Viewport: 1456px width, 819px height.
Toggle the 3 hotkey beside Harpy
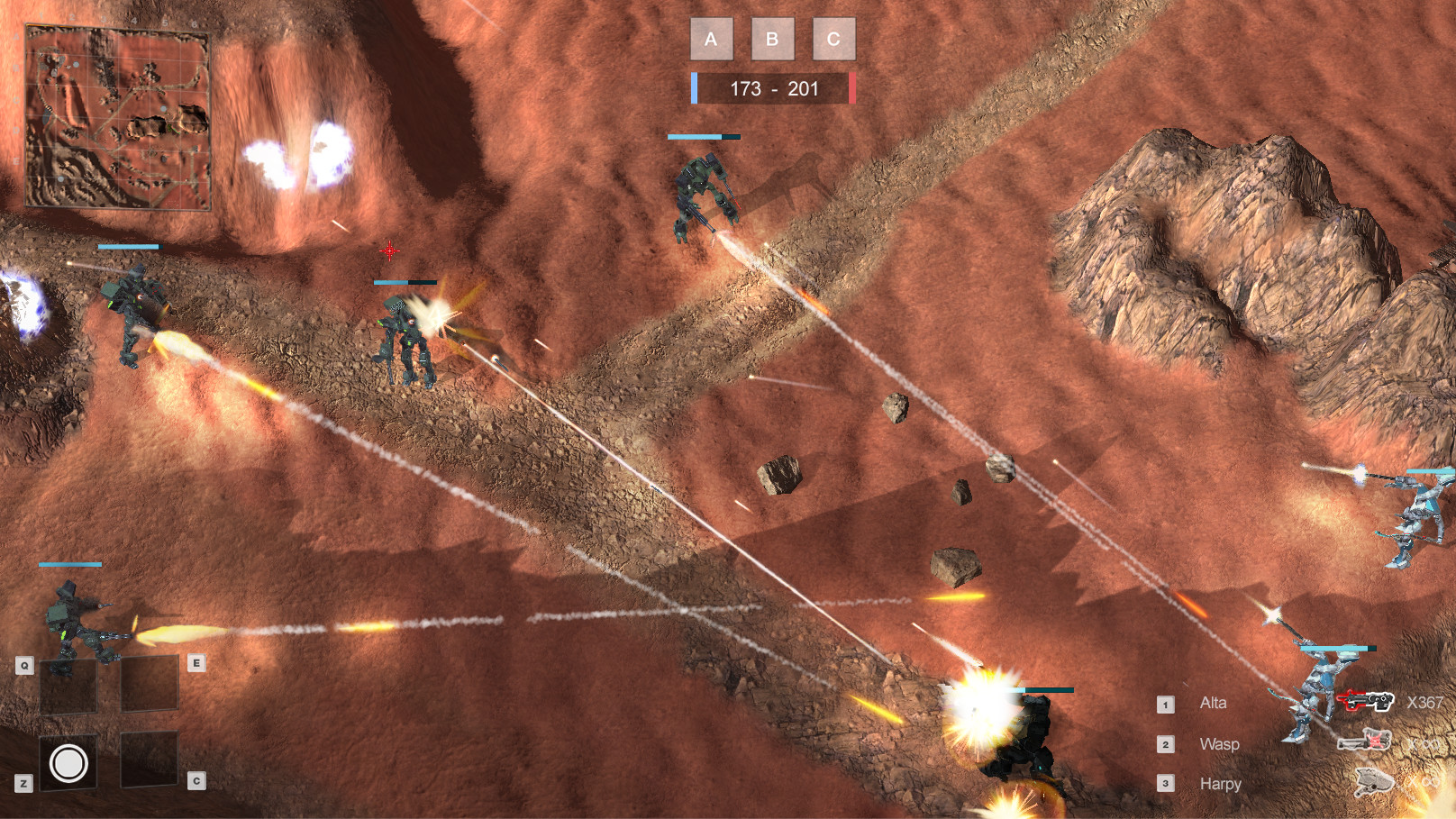click(x=1166, y=783)
